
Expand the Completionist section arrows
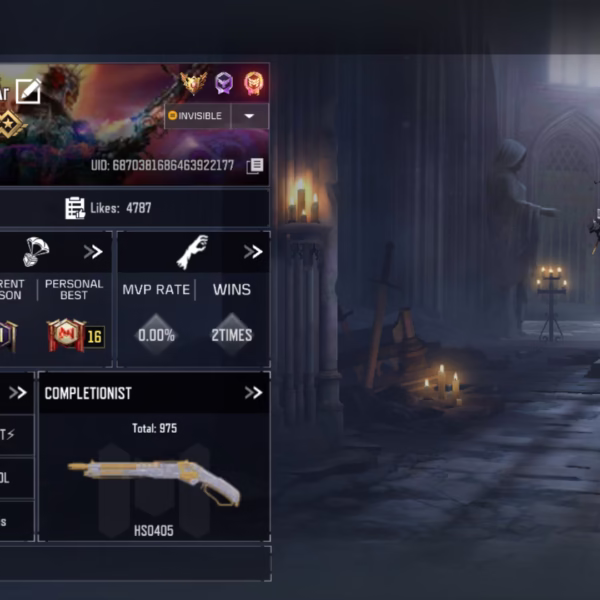pyautogui.click(x=253, y=393)
